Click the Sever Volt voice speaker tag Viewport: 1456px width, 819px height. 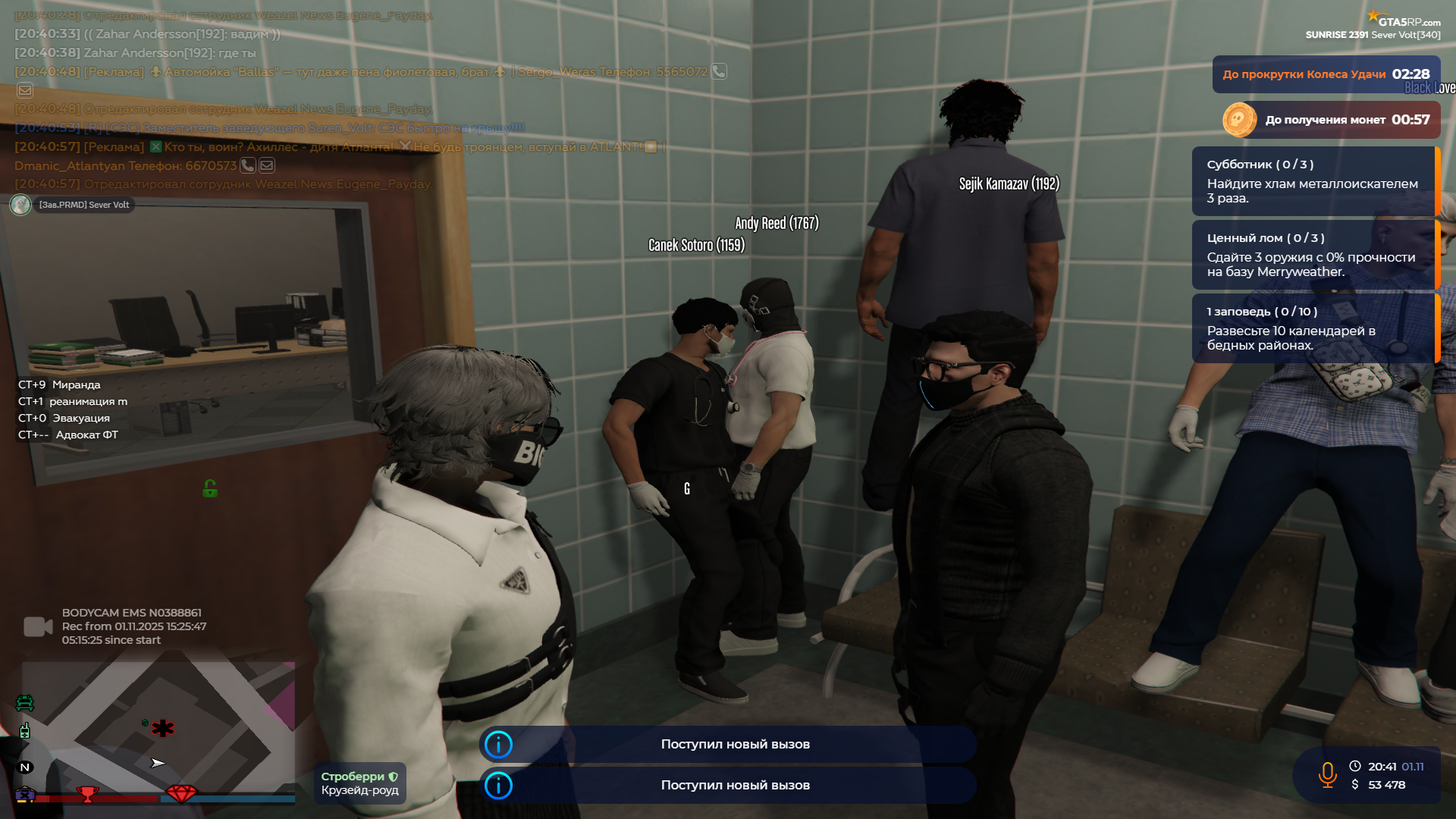(73, 205)
